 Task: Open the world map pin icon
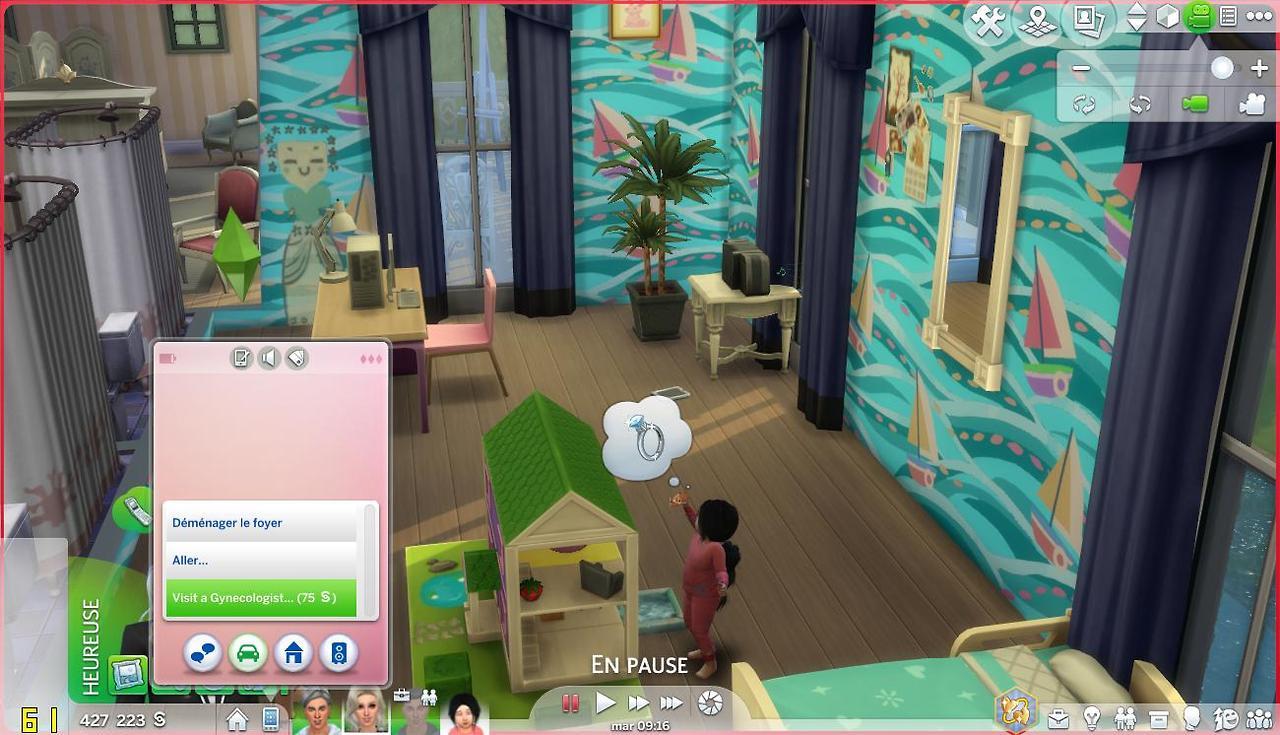point(1037,22)
